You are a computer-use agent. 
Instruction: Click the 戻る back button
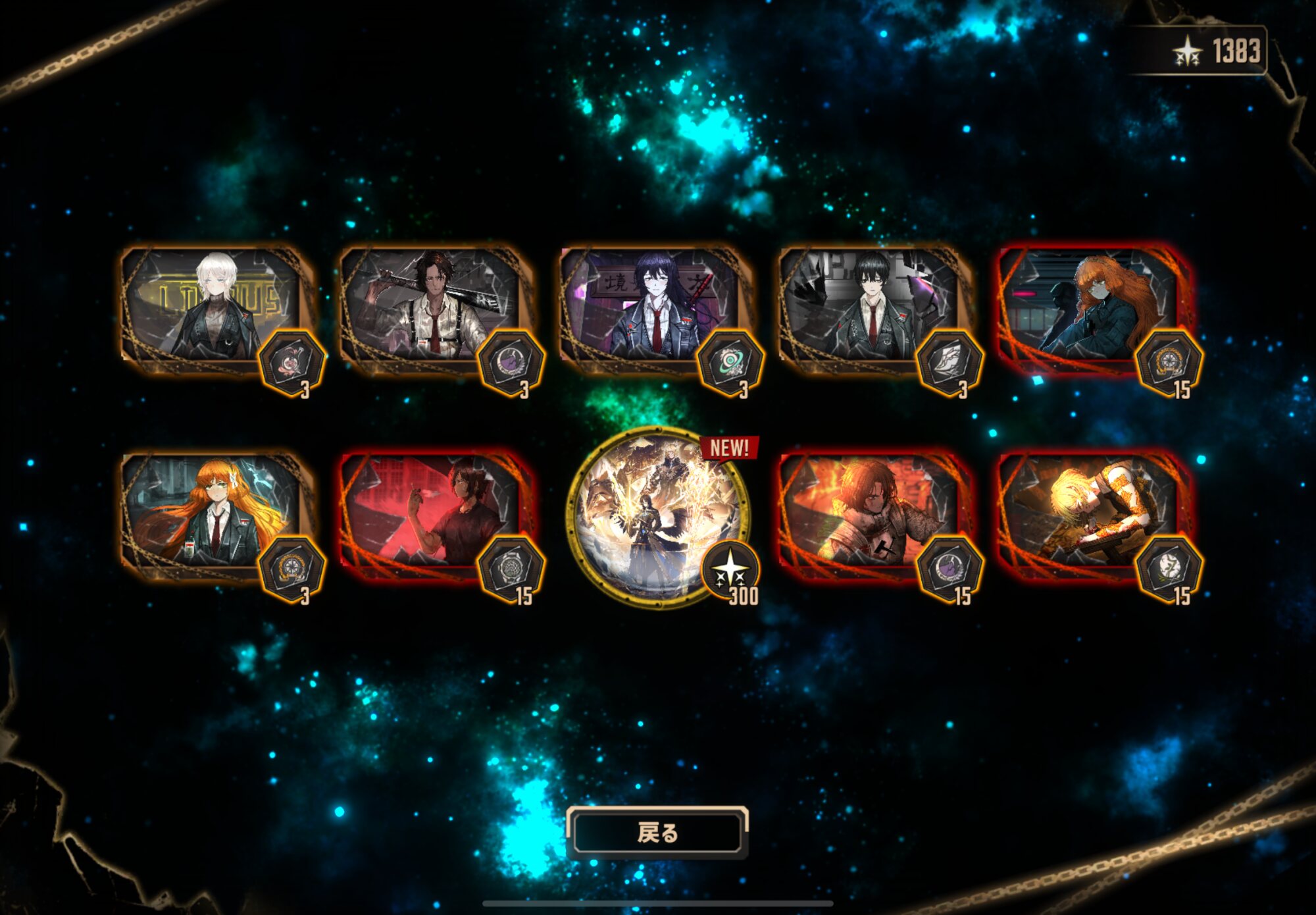657,833
